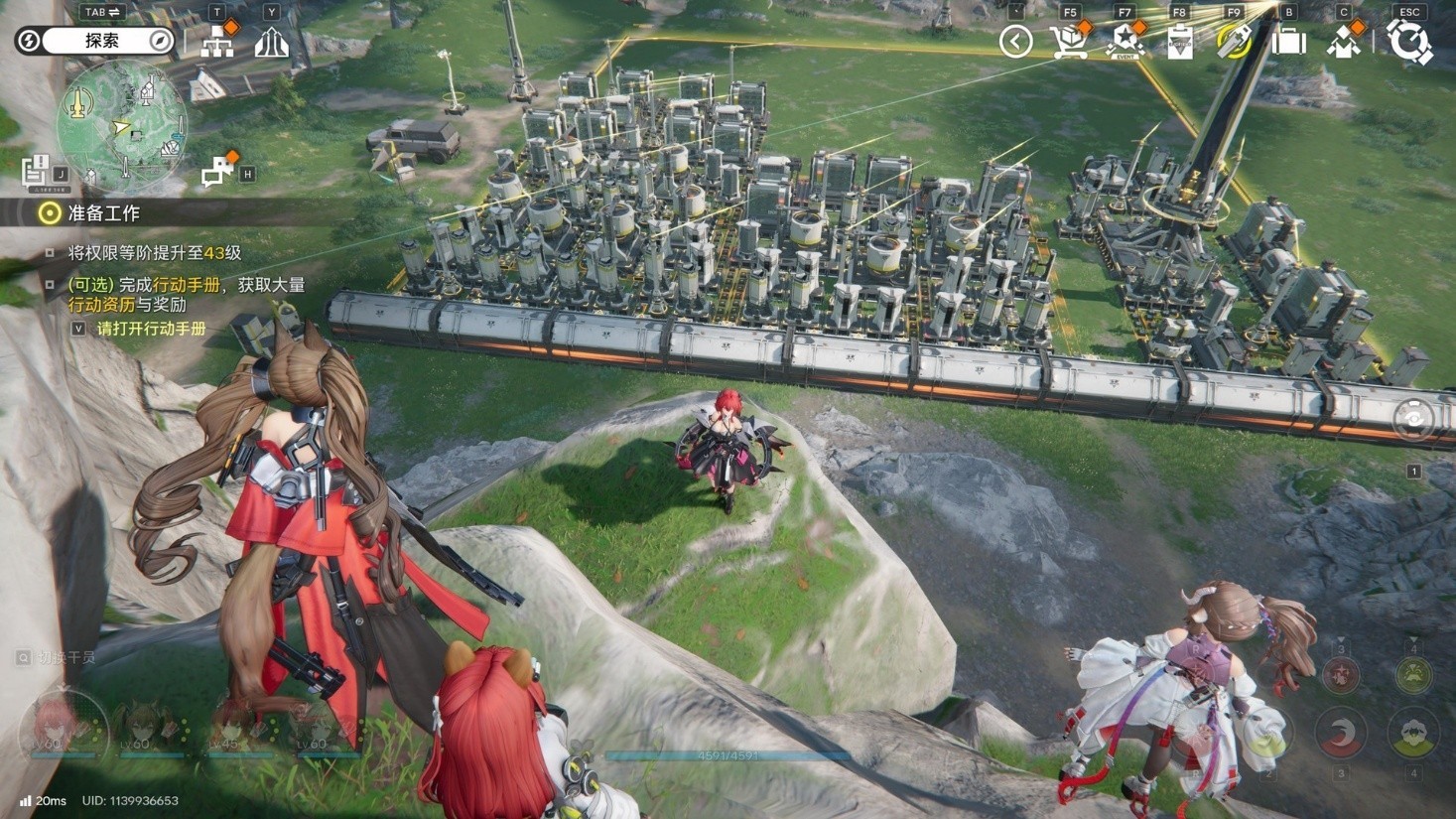Open the operator character menu icon
The width and height of the screenshot is (1456, 819).
1344,43
